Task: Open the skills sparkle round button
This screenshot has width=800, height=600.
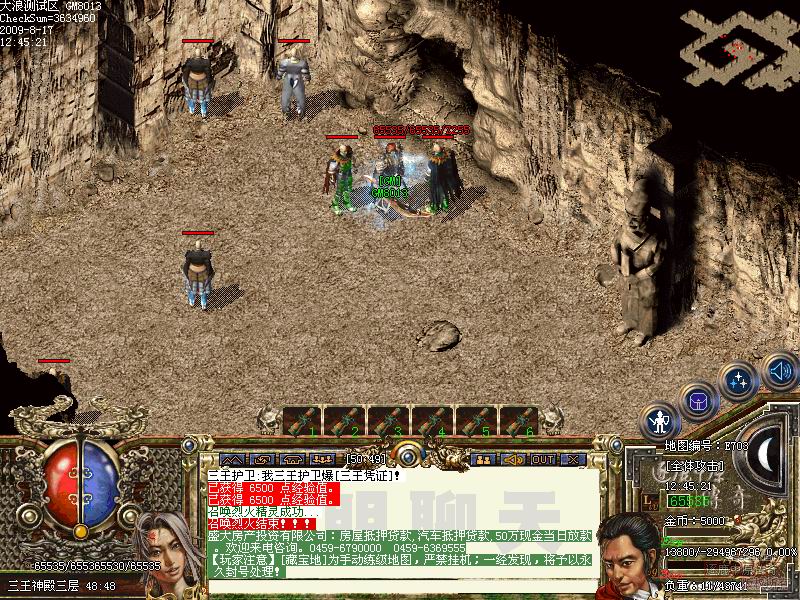Action: (x=739, y=381)
